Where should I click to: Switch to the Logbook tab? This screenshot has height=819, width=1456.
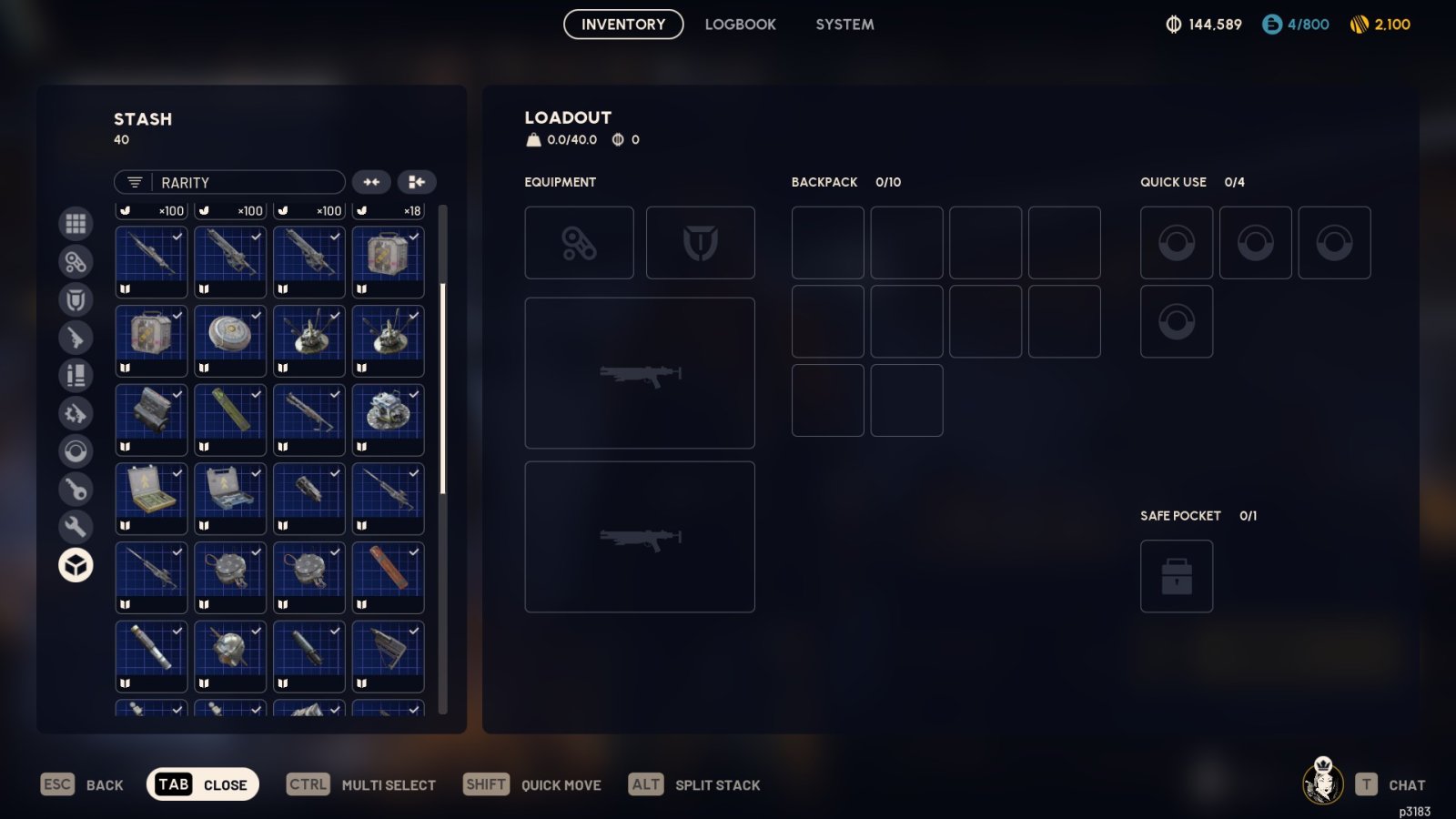click(740, 25)
